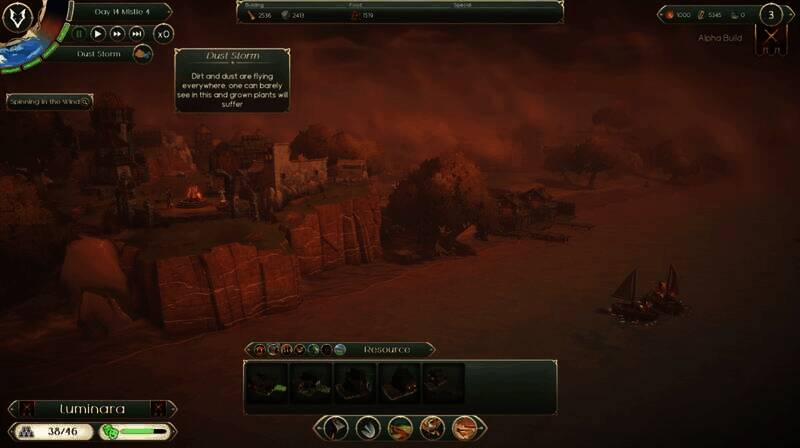Open the Spinning in the Wind quest
This screenshot has height=448, width=800.
[x=50, y=102]
